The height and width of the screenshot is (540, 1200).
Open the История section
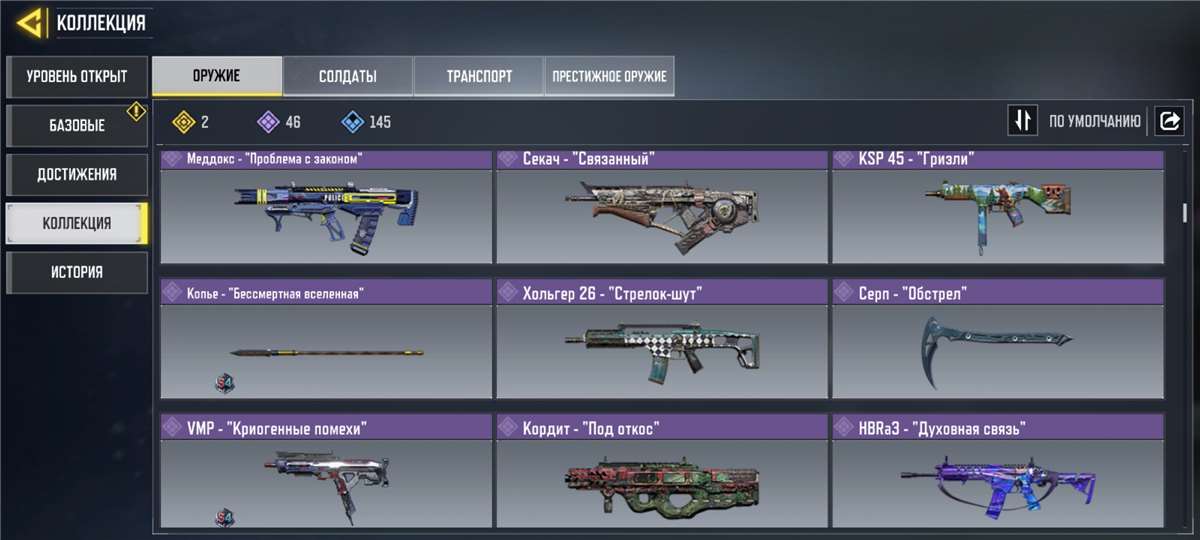76,272
